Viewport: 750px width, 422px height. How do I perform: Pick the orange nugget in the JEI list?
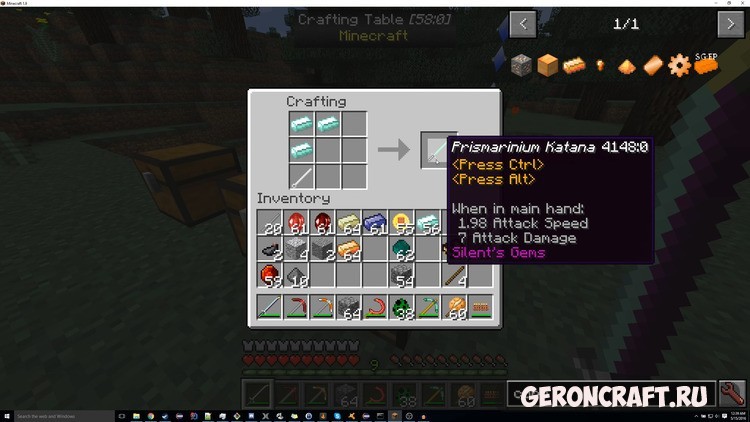(x=601, y=66)
